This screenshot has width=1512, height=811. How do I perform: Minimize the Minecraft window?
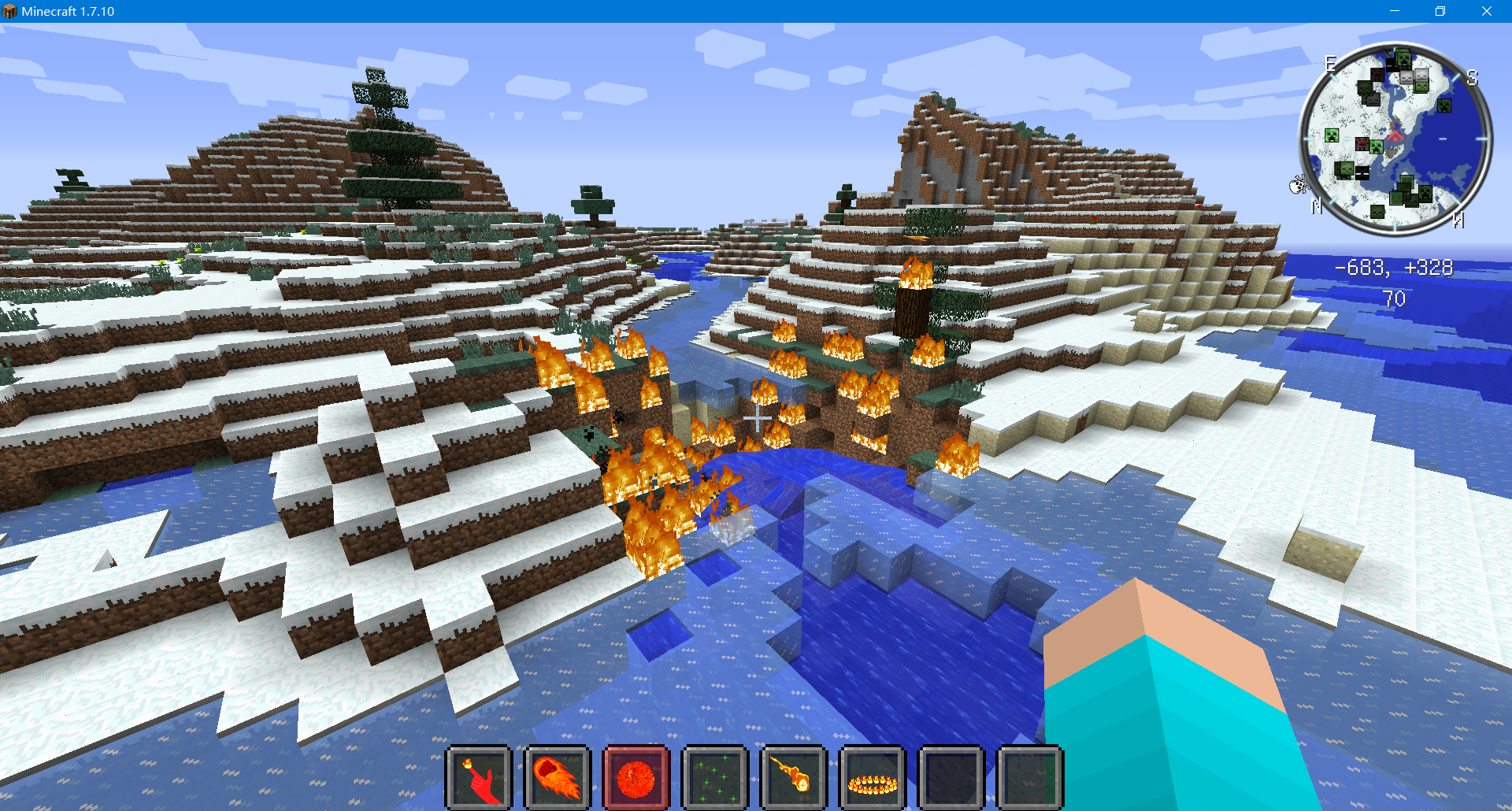pos(1394,11)
